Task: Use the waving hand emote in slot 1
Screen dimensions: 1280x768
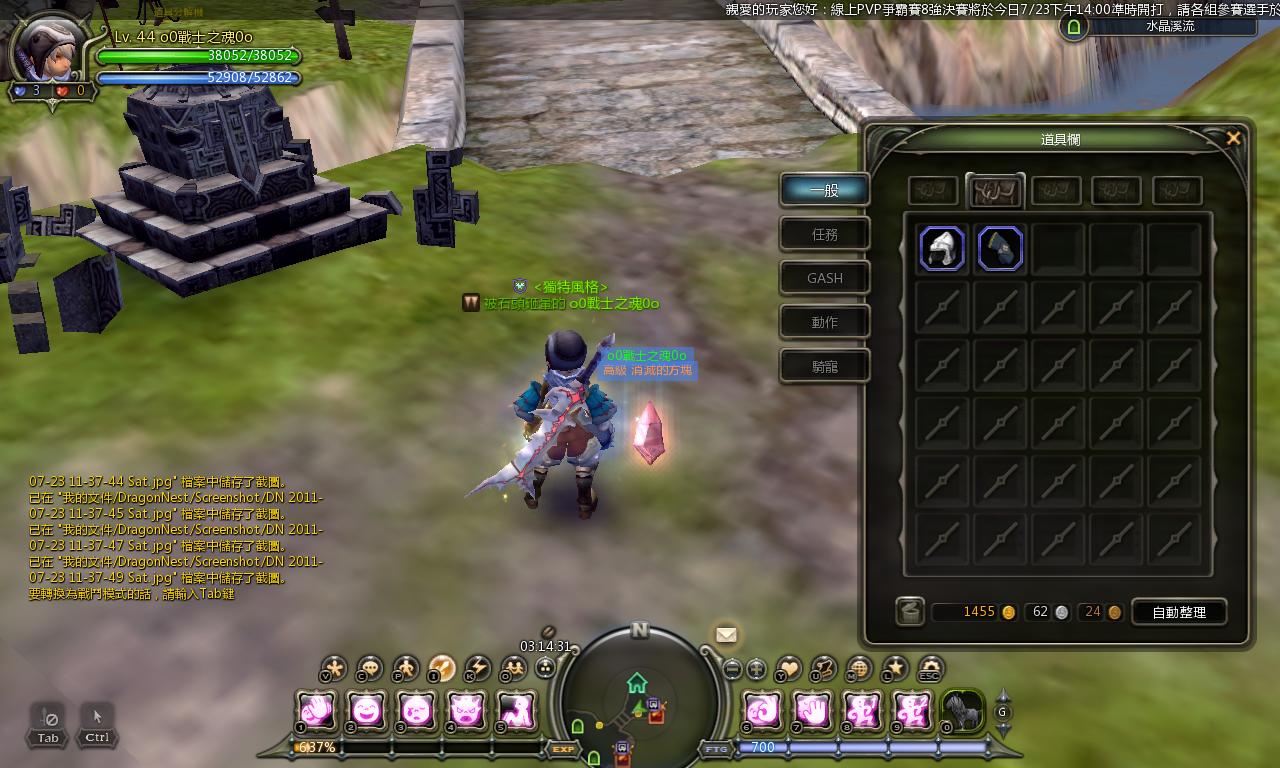Action: pos(318,711)
